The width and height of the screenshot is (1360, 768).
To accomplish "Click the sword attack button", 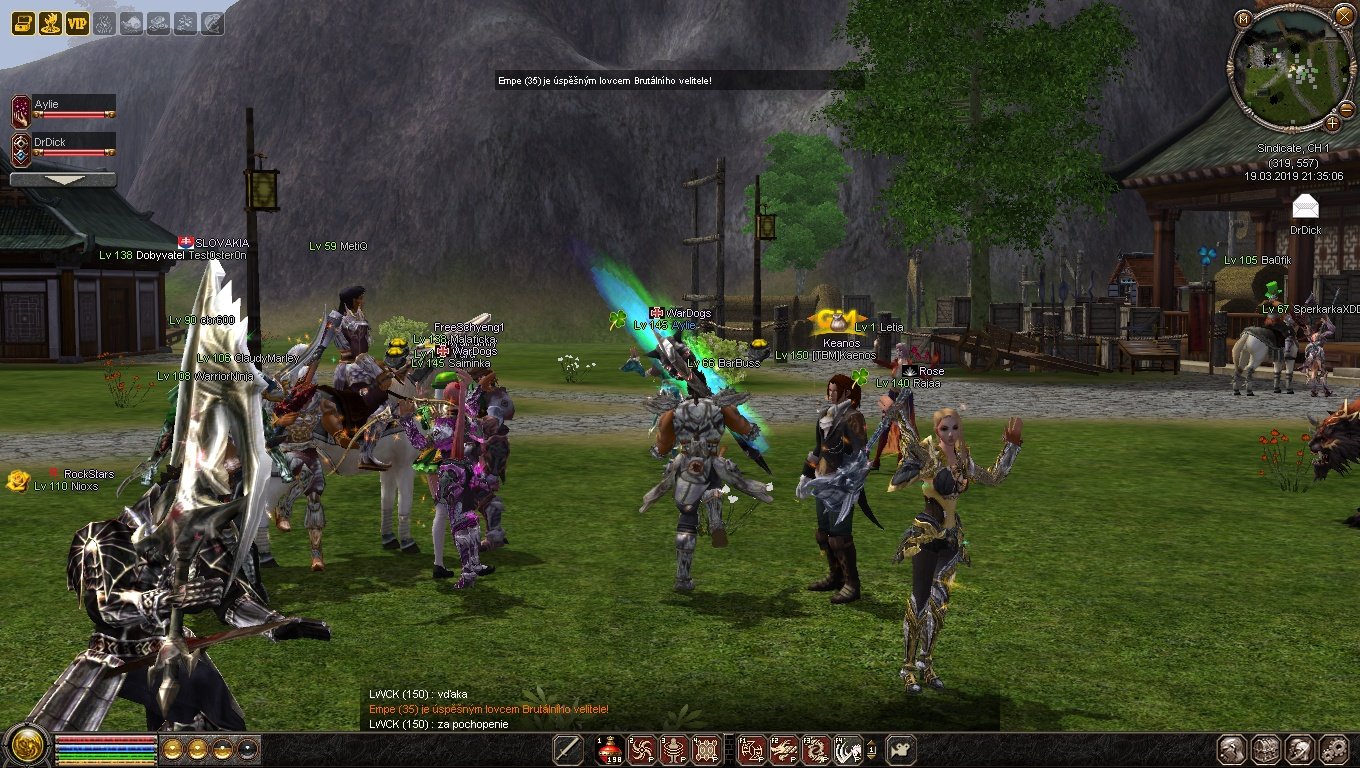I will tap(568, 749).
